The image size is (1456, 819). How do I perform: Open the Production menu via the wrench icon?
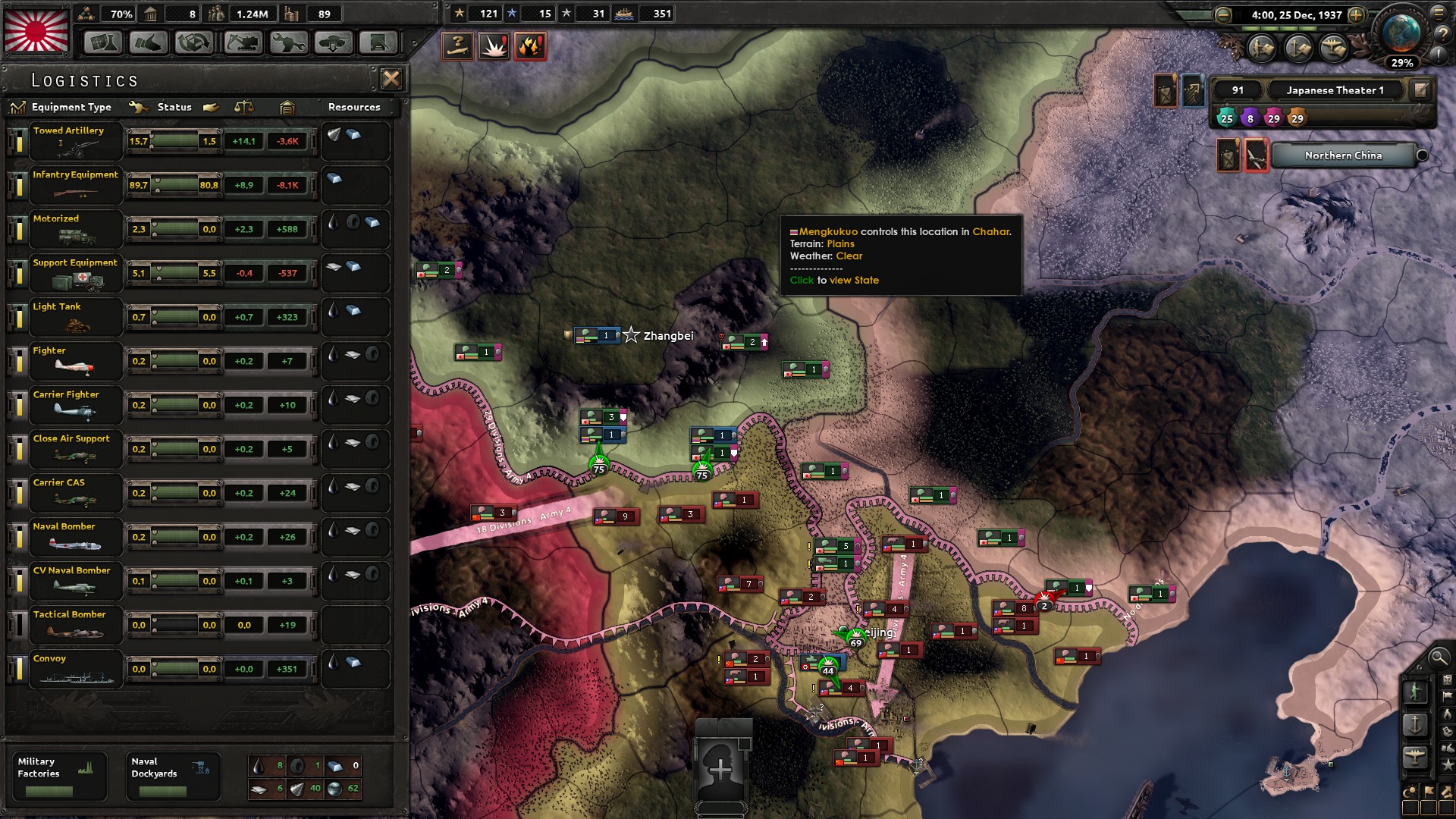287,43
